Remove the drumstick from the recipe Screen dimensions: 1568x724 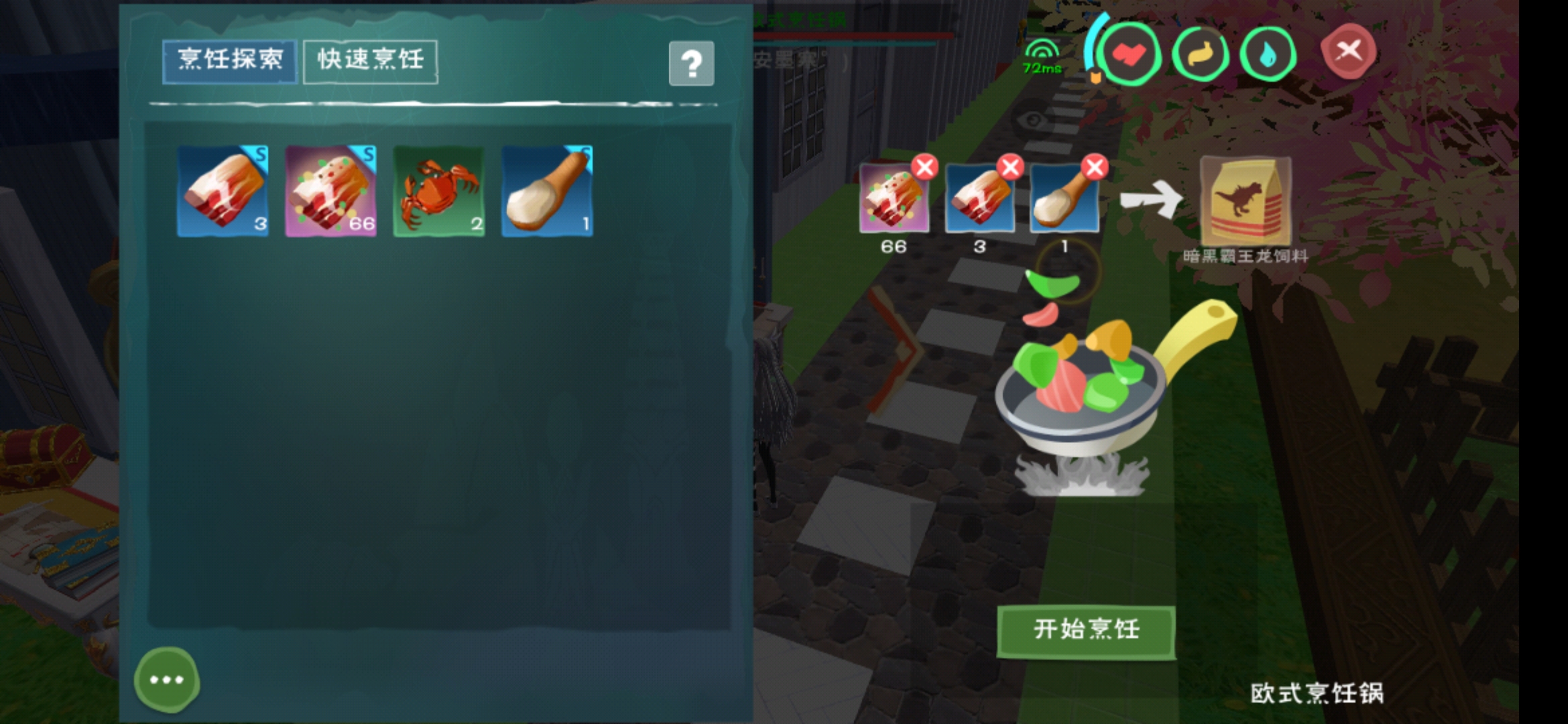[x=1095, y=167]
